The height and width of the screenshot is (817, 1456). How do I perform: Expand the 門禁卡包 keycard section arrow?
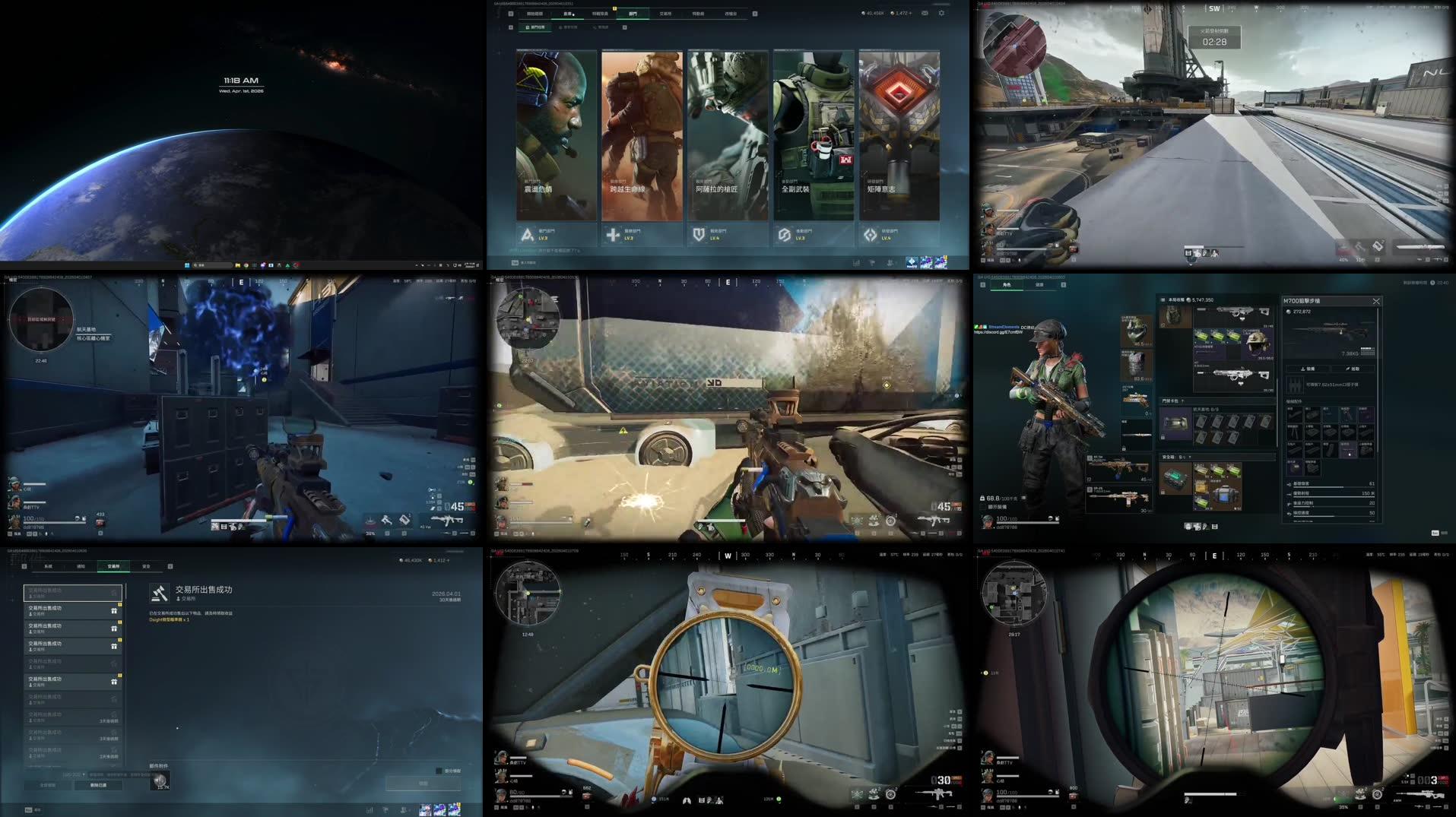[x=1183, y=401]
